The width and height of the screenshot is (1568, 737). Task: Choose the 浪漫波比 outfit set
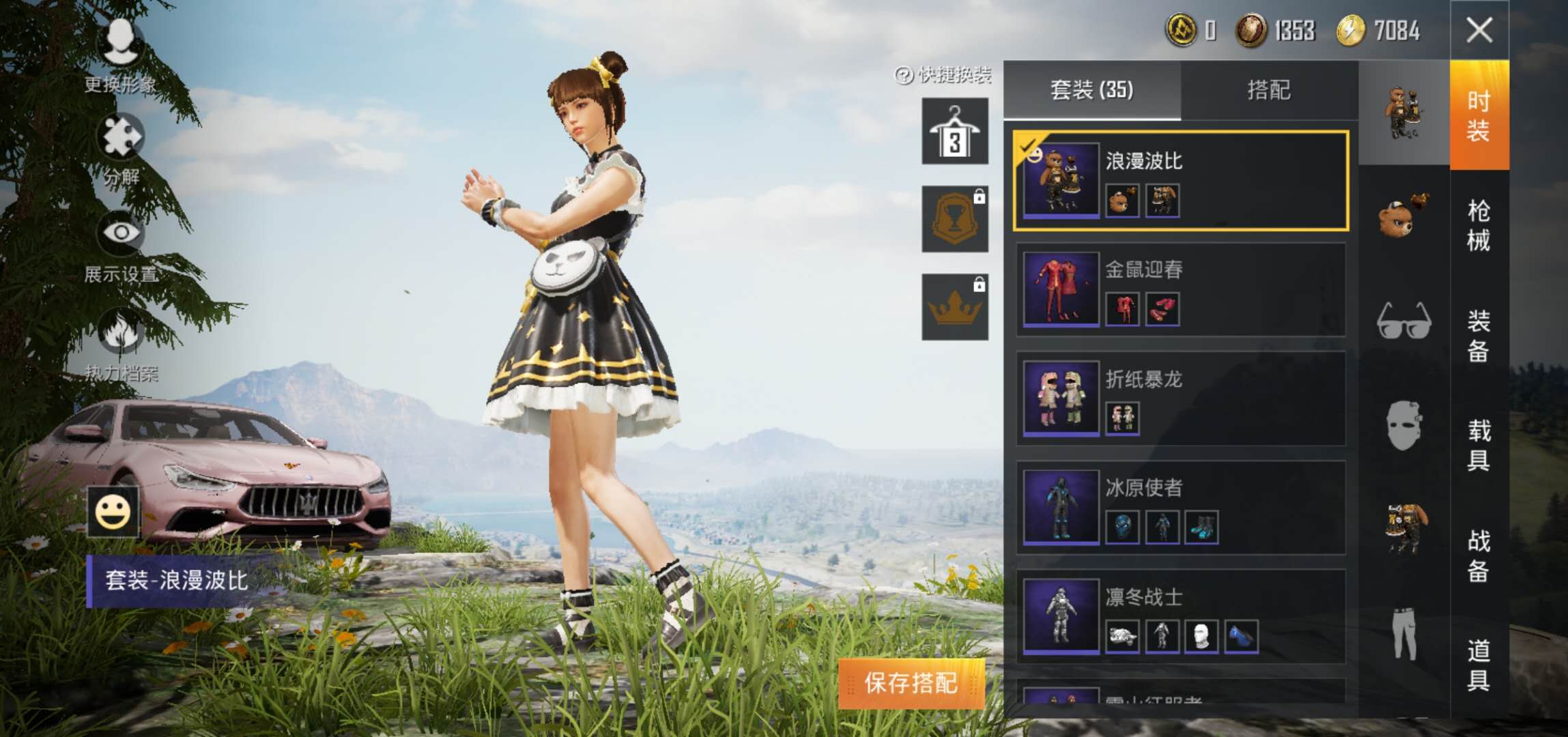pyautogui.click(x=1180, y=181)
